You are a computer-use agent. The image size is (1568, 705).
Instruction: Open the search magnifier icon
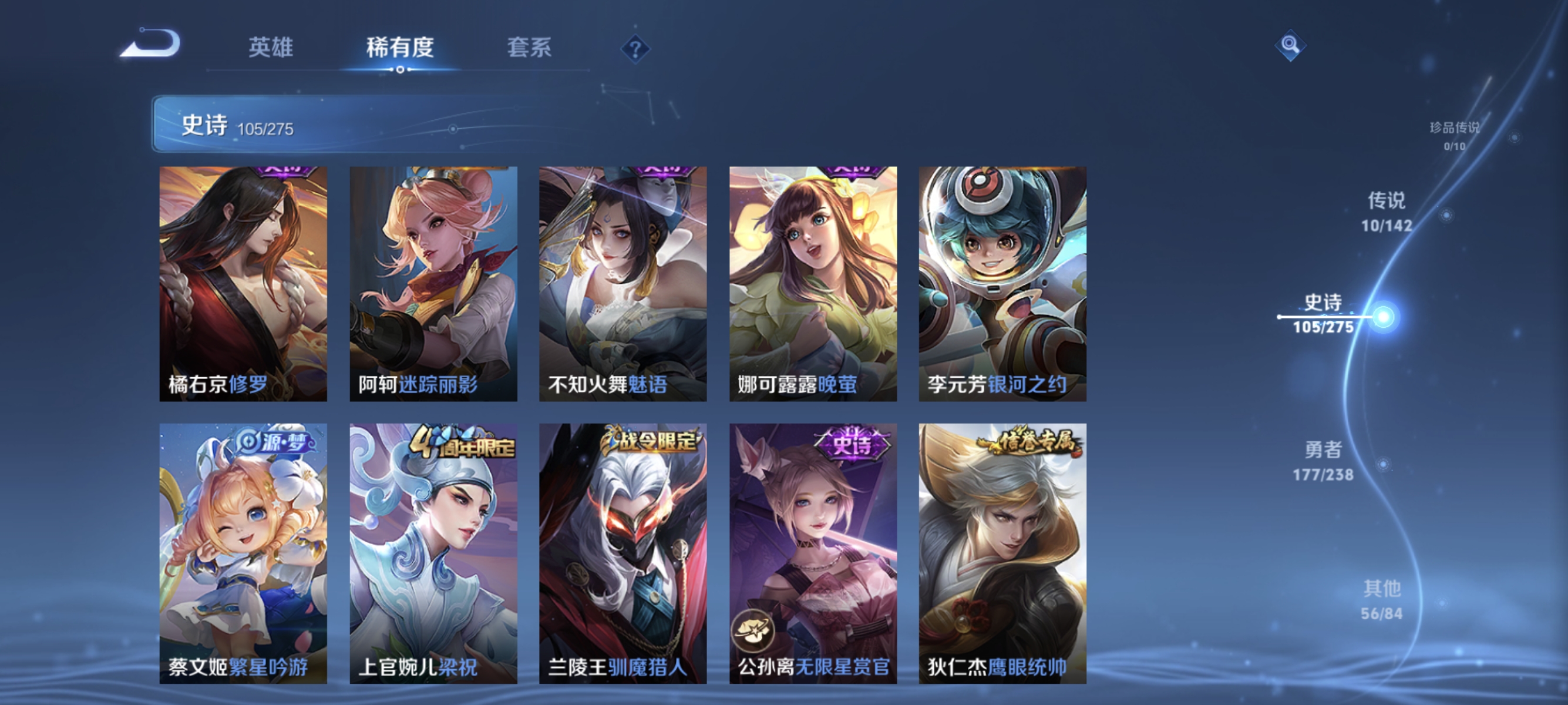(x=1291, y=46)
